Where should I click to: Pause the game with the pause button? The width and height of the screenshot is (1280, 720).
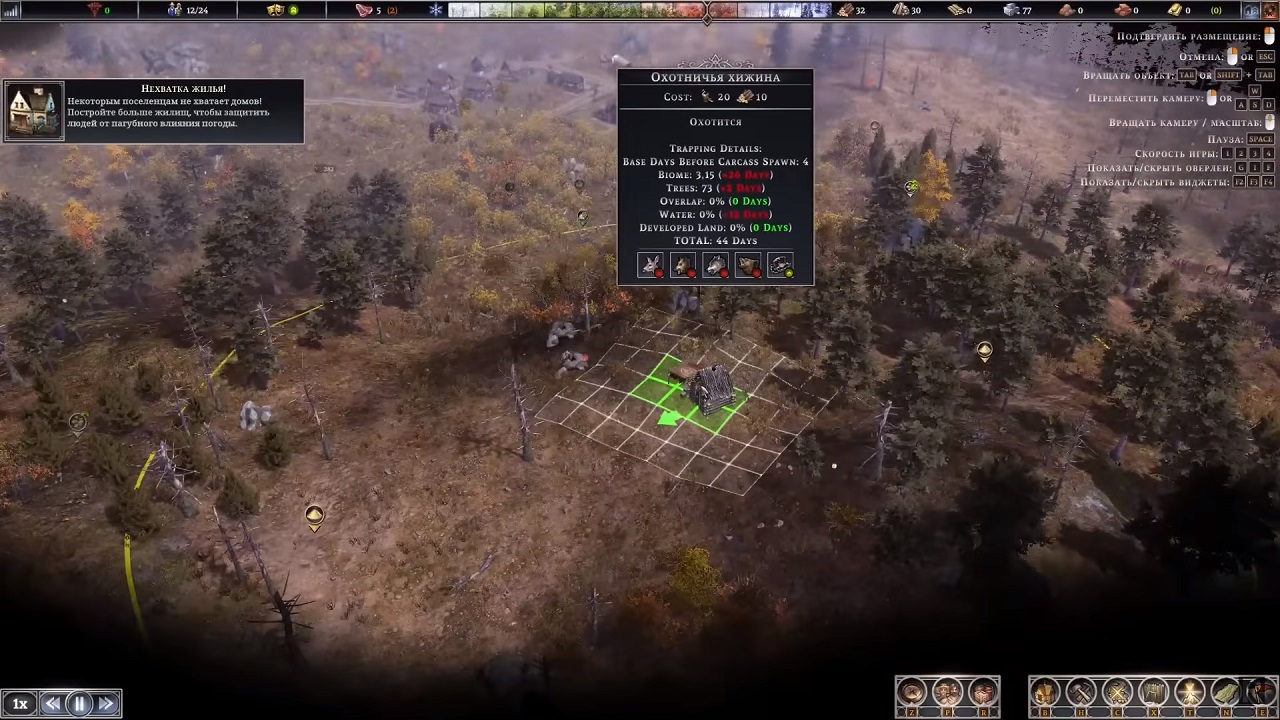coord(79,704)
